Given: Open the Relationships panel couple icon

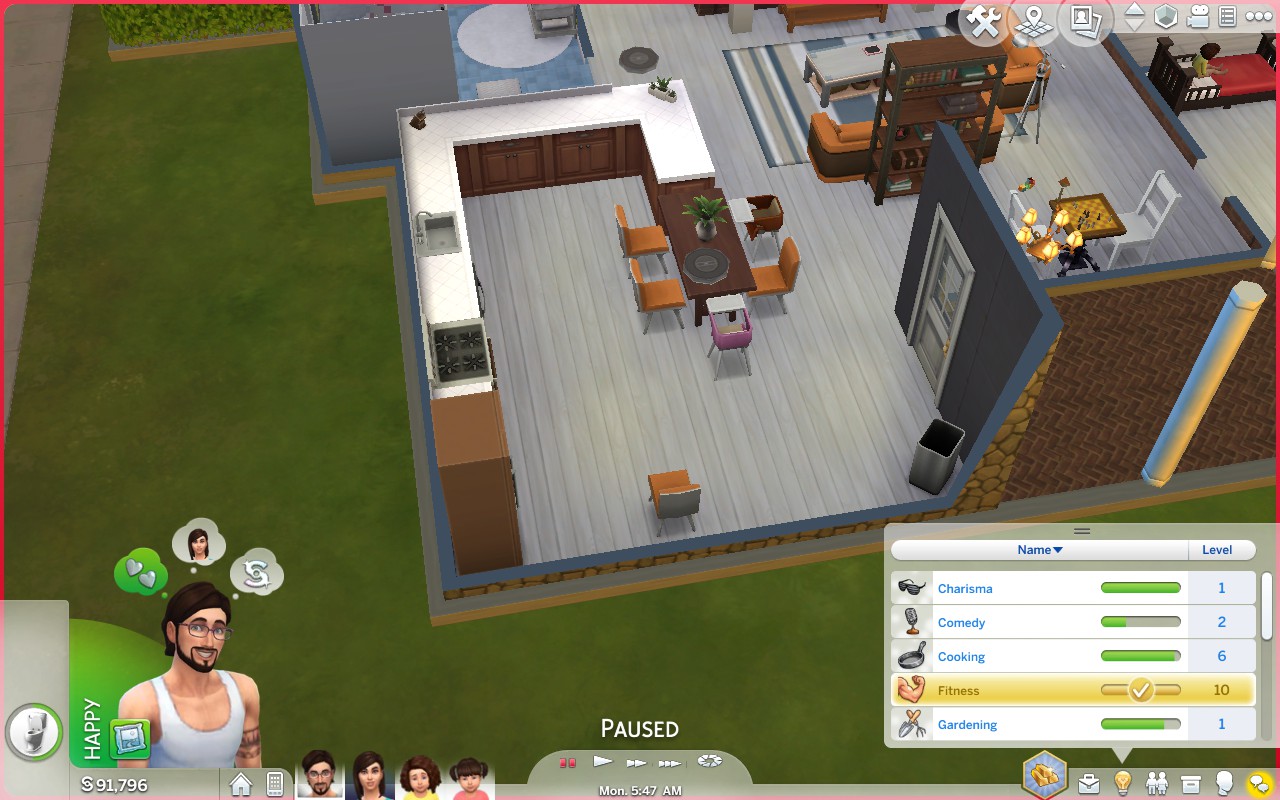Looking at the screenshot, I should click(1154, 781).
